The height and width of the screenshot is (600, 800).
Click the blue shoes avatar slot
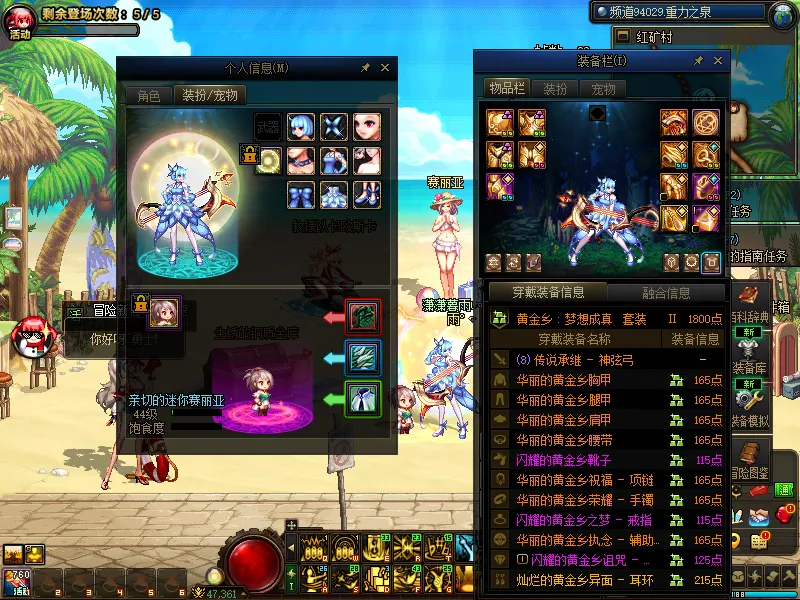coord(366,193)
